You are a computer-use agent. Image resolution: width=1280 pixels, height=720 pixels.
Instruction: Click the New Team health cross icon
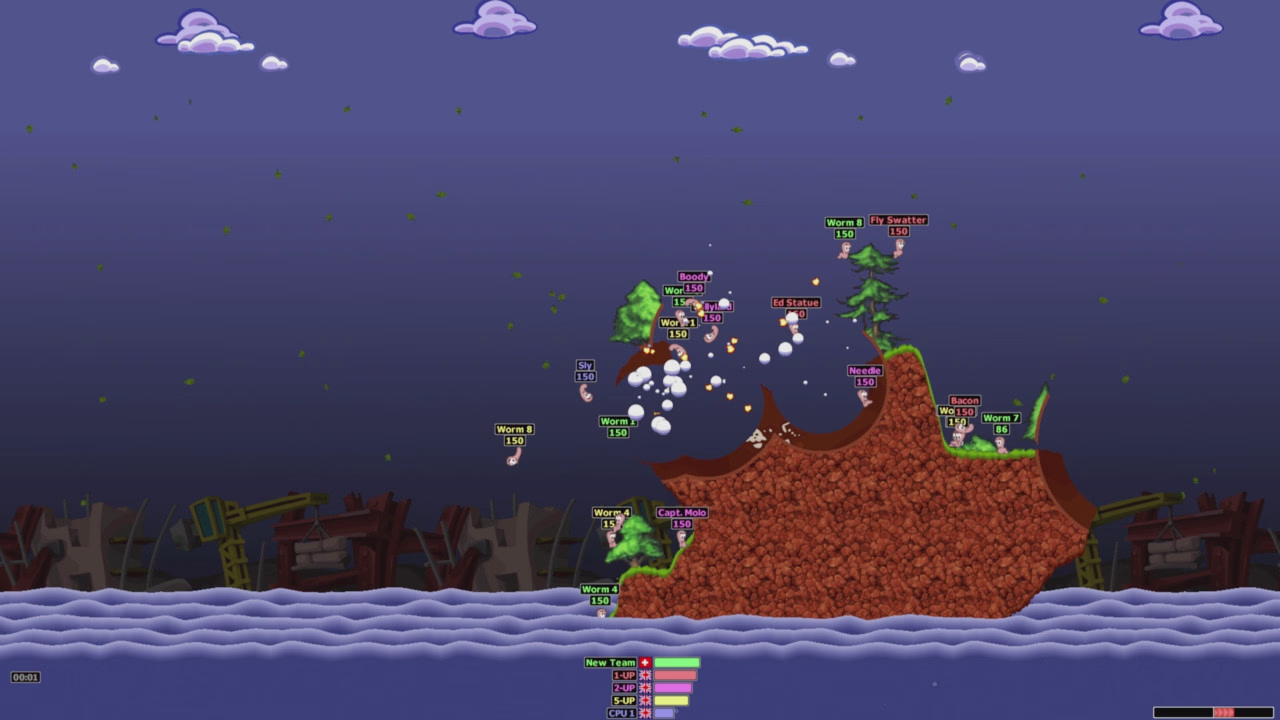(x=645, y=662)
